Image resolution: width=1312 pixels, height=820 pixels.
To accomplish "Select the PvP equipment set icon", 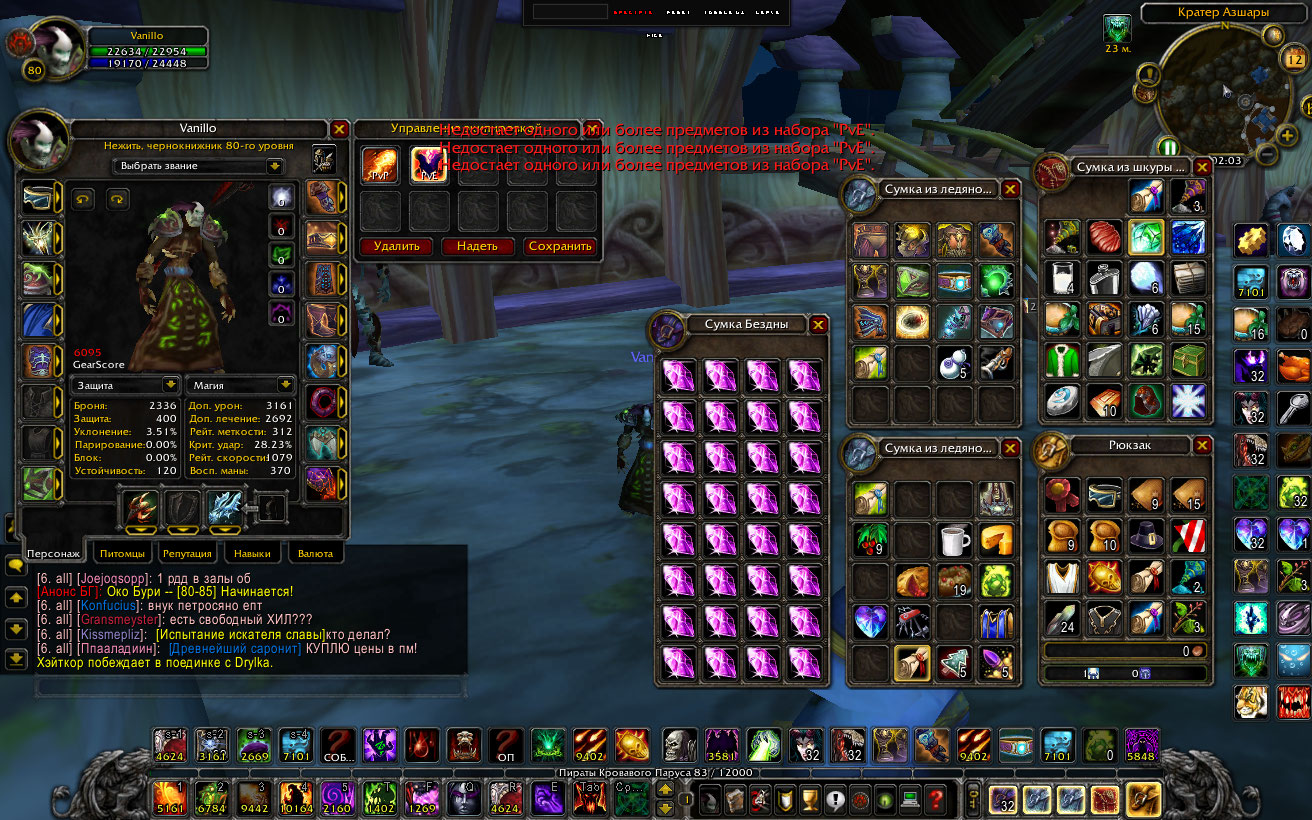I will tap(380, 165).
